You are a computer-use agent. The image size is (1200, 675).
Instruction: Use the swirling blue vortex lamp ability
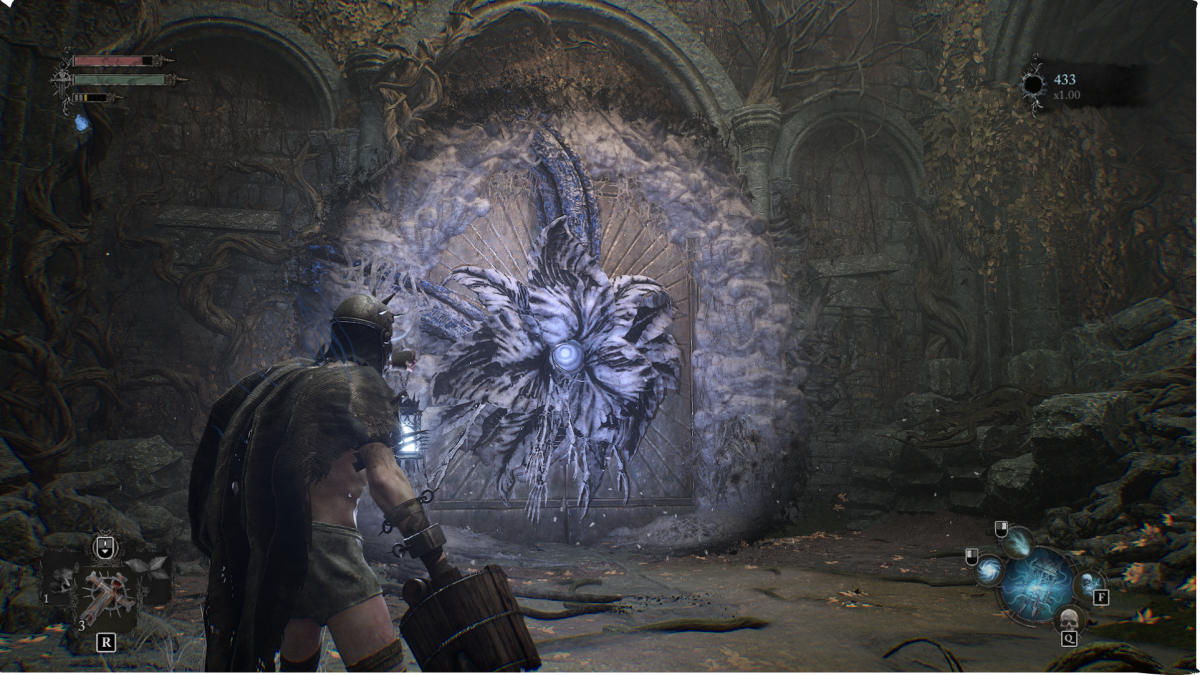point(989,570)
